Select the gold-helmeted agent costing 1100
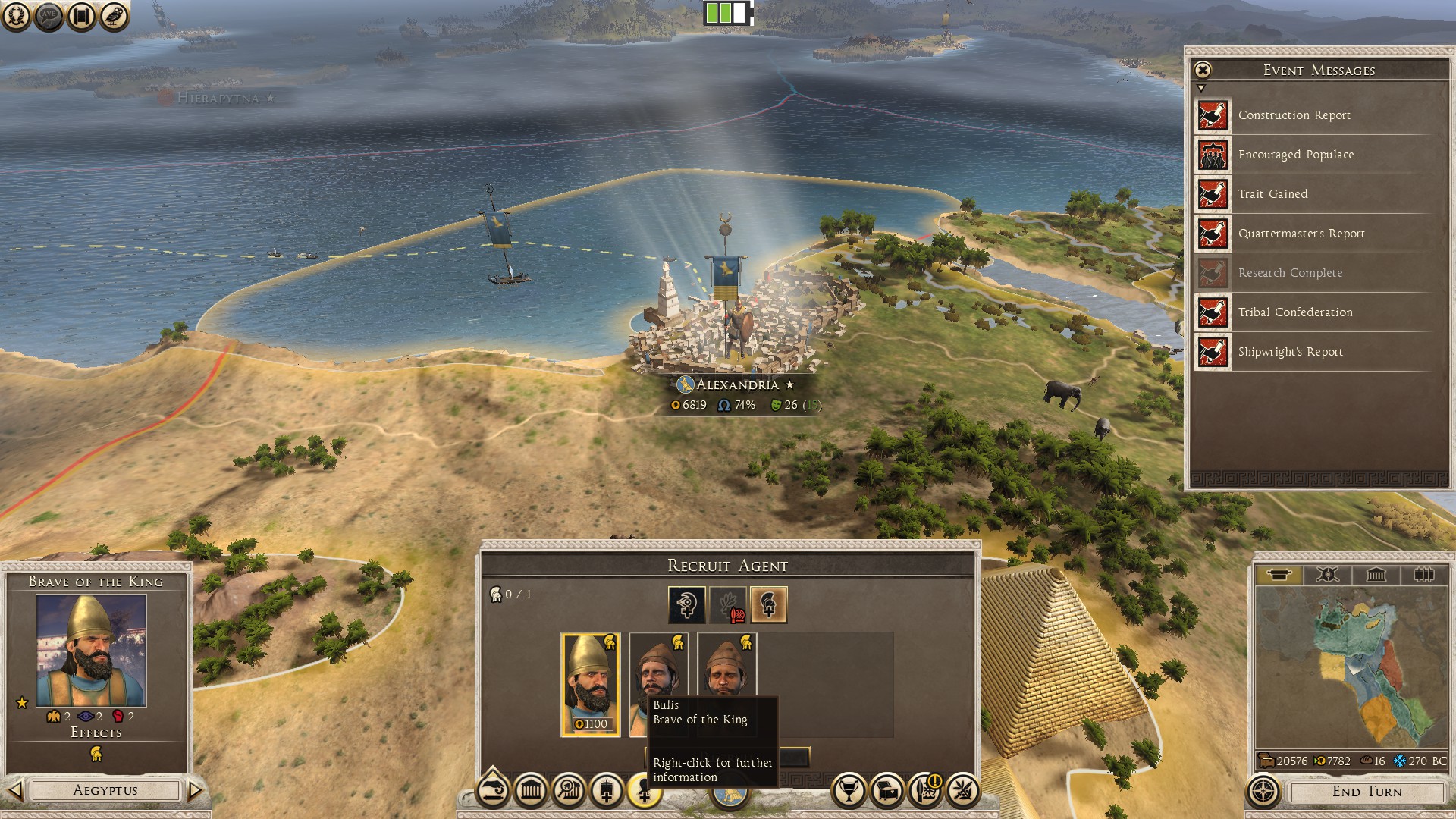1456x819 pixels. 590,684
